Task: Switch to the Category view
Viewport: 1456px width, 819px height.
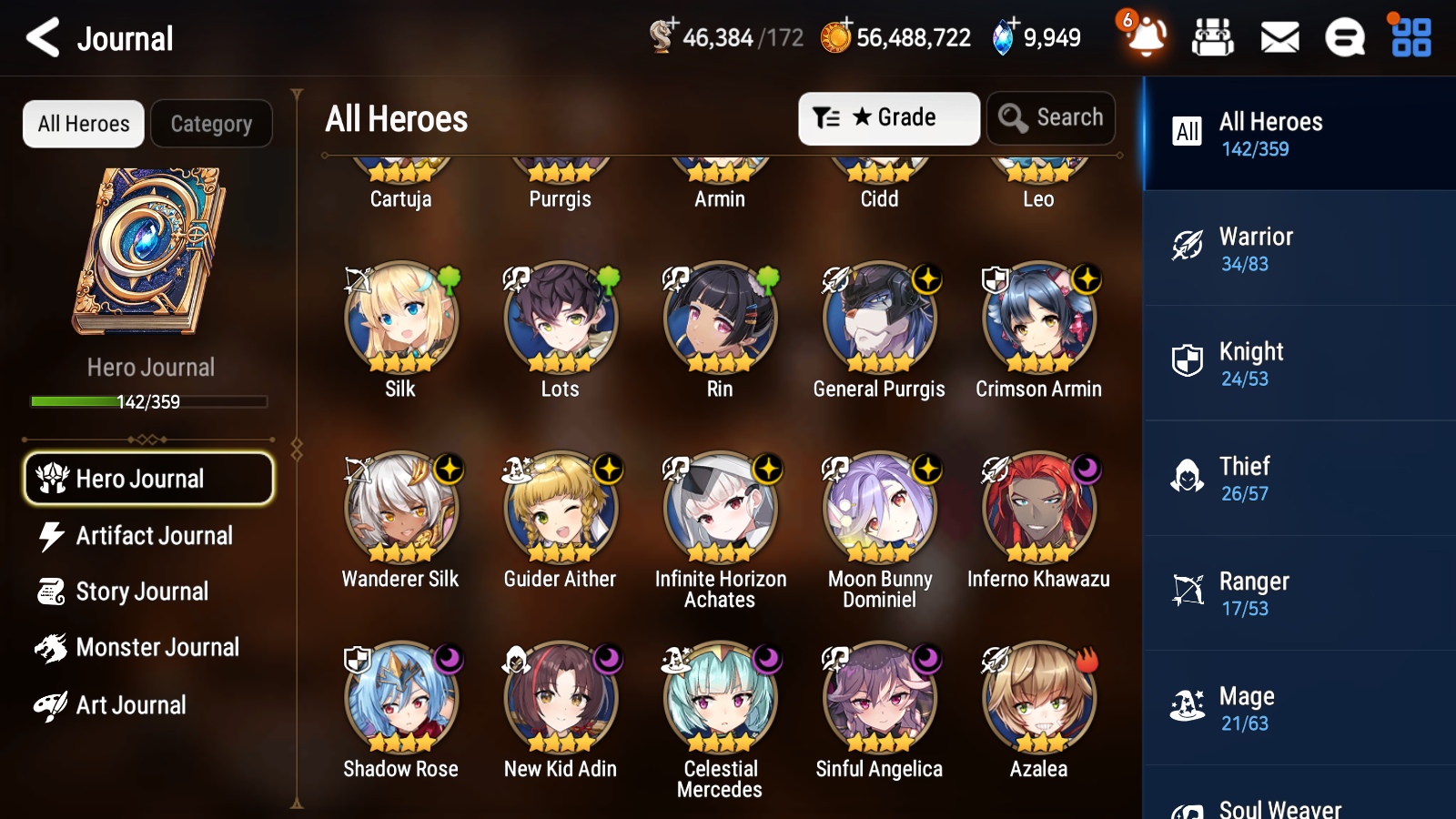Action: pos(211,124)
